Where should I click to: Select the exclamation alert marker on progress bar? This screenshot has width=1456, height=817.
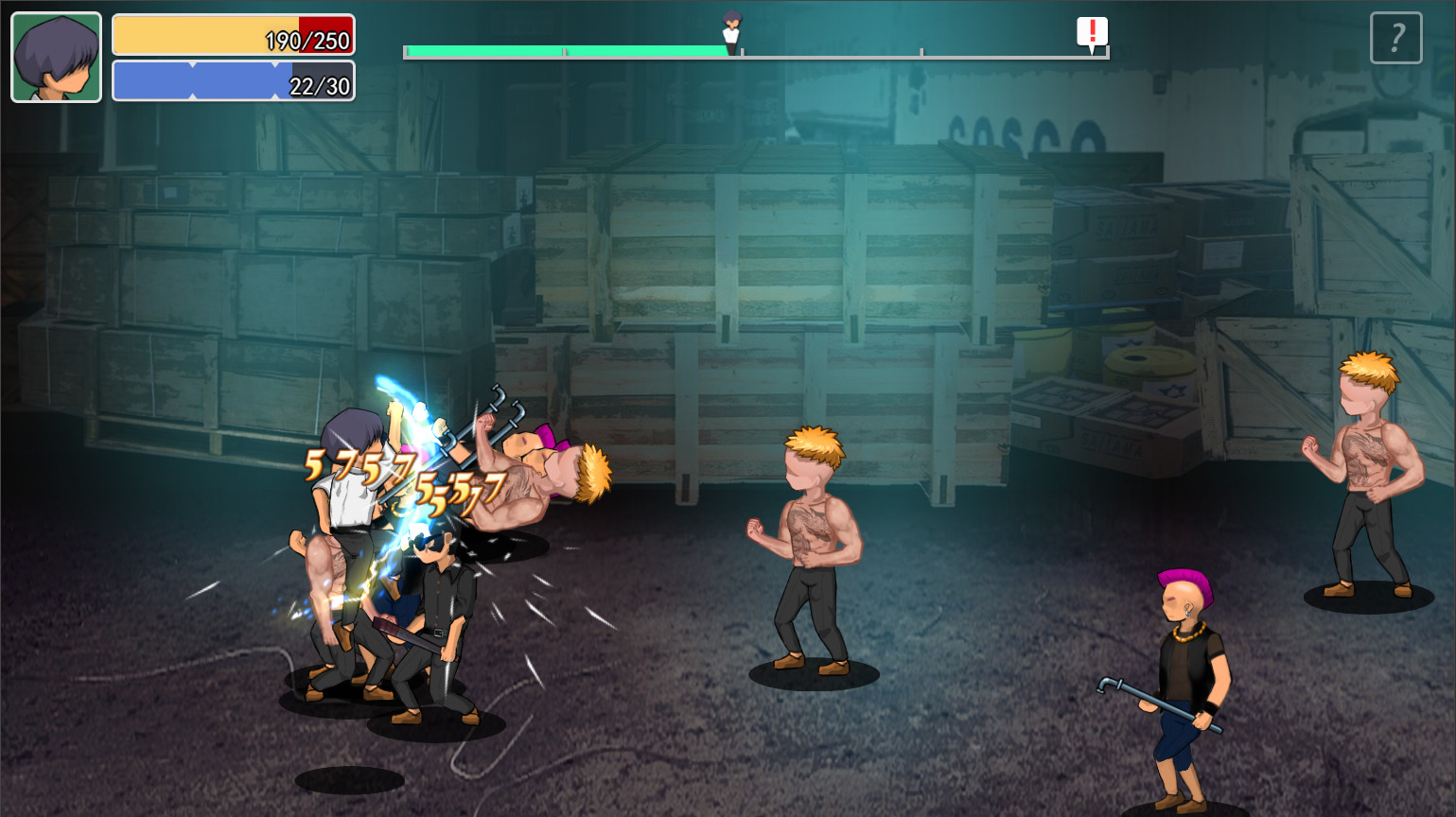(1092, 33)
